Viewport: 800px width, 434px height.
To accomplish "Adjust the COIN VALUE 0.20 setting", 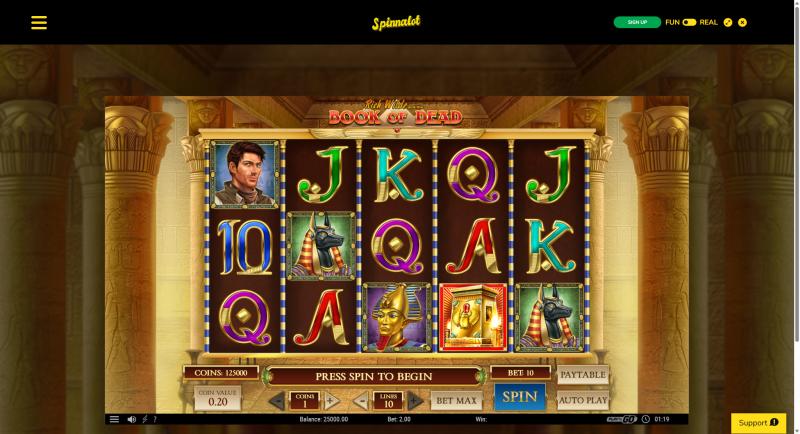I will coord(217,399).
